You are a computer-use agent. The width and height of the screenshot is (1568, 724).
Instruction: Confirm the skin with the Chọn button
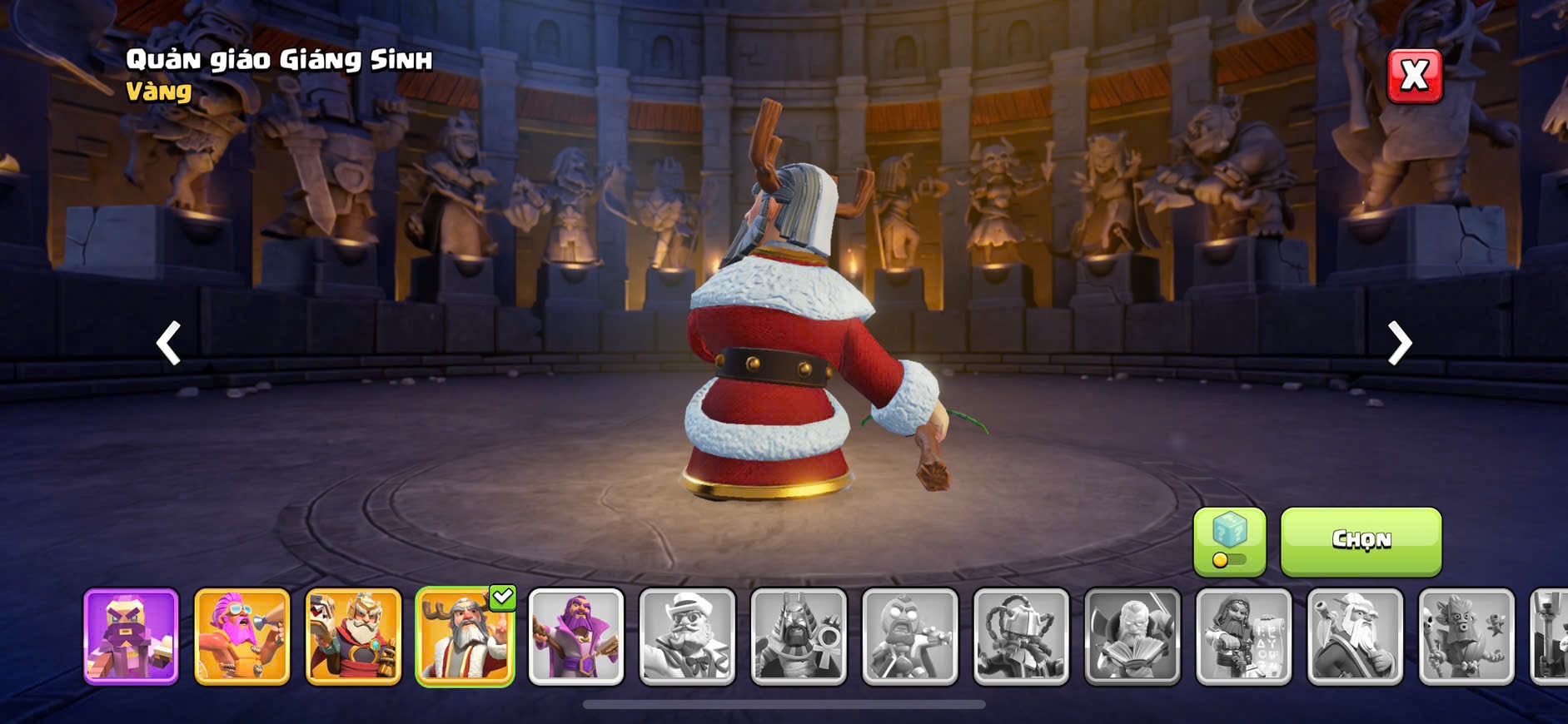point(1361,541)
